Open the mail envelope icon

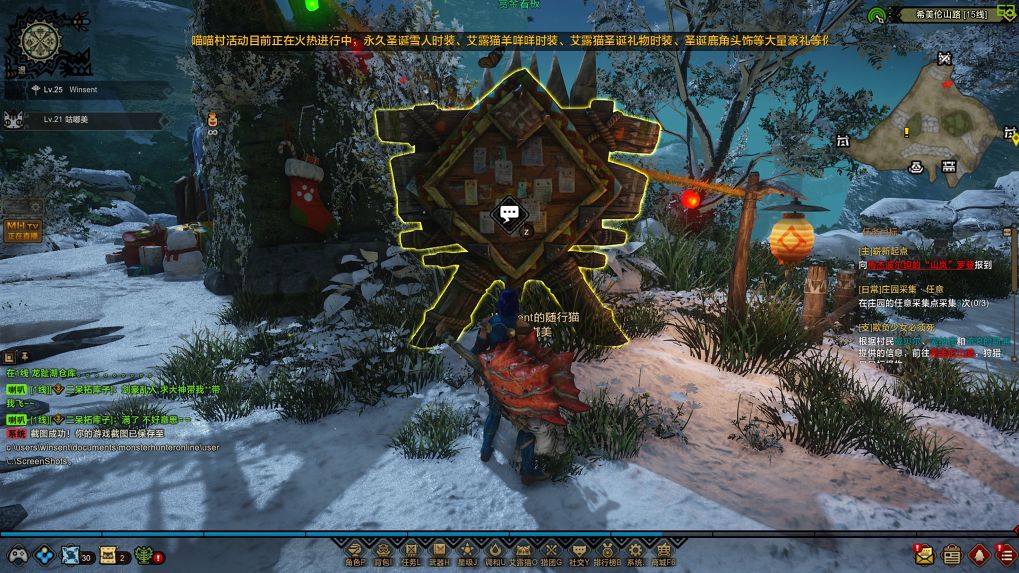pyautogui.click(x=923, y=554)
